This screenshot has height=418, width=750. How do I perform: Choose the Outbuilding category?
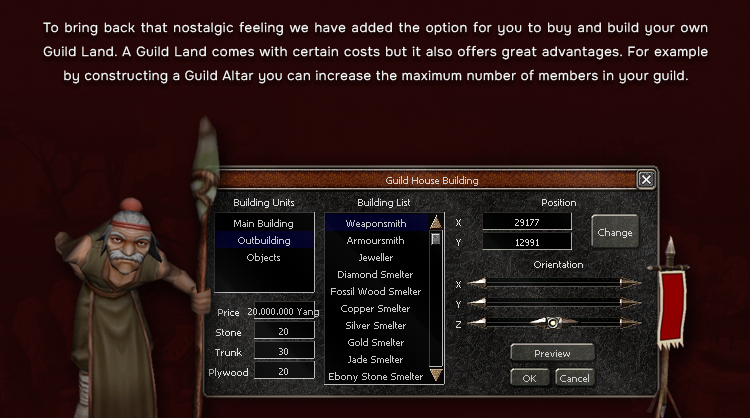tap(263, 240)
